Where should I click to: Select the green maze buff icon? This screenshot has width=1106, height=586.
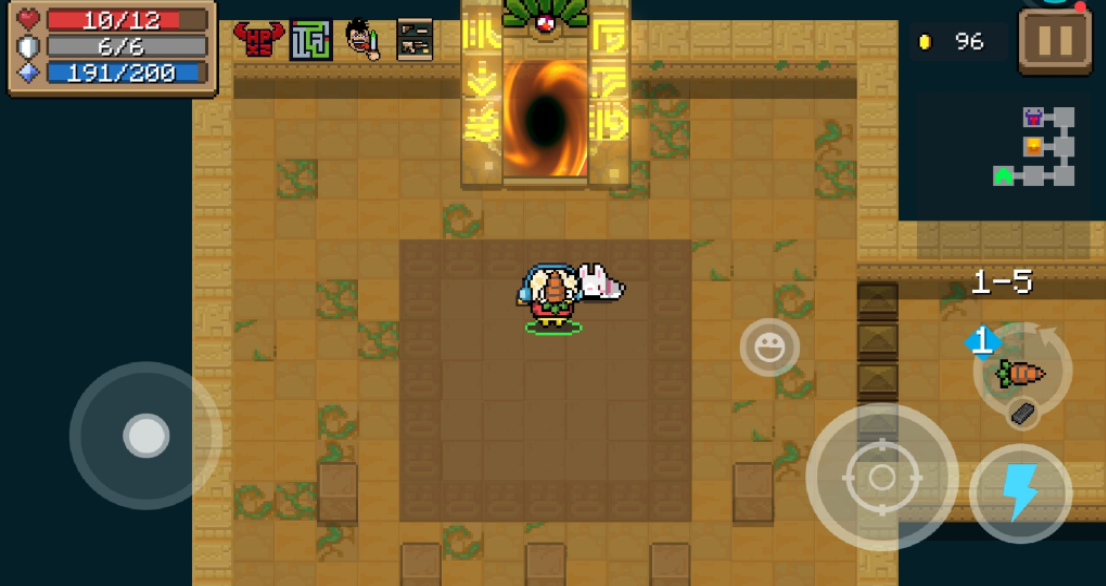[311, 40]
